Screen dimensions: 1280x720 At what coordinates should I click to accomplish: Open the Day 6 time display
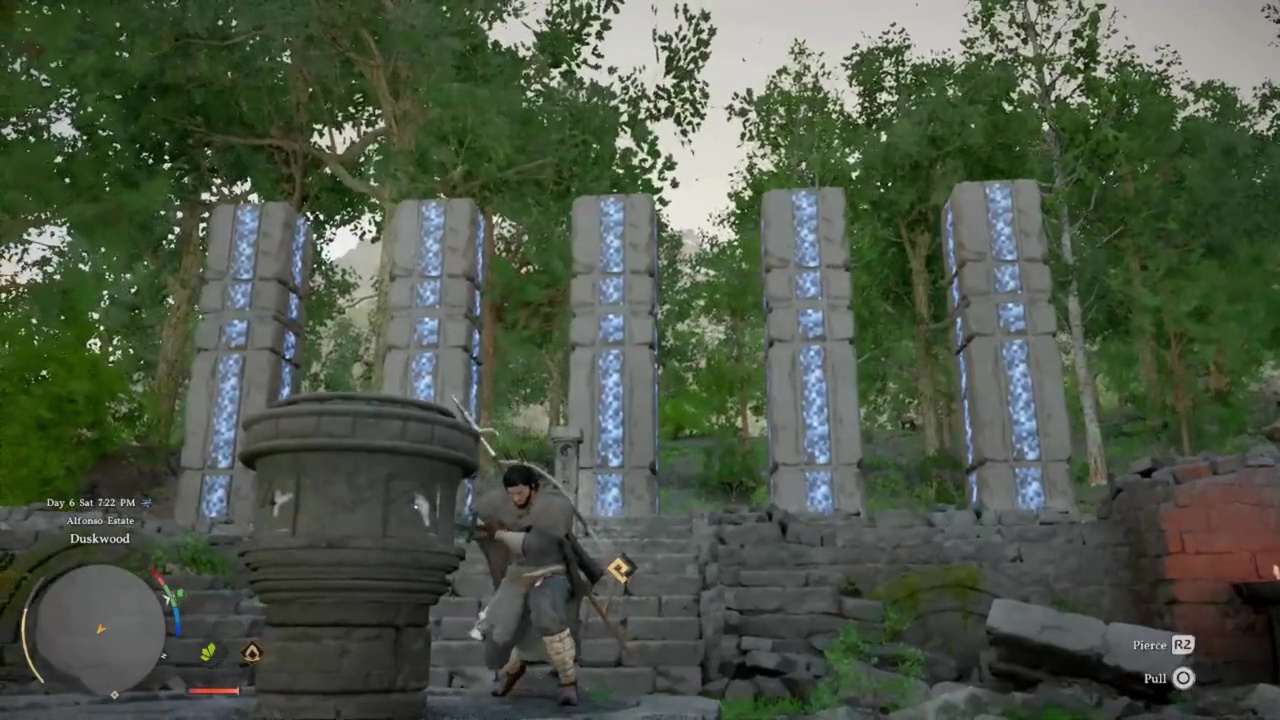90,503
